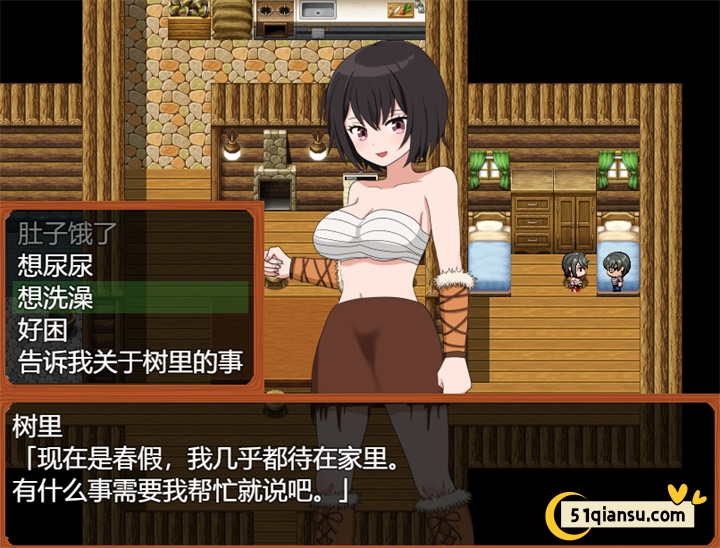Viewport: 720px width, 548px height.
Task: Pick the highlighted 想洗澡 choice
Action: 55,297
